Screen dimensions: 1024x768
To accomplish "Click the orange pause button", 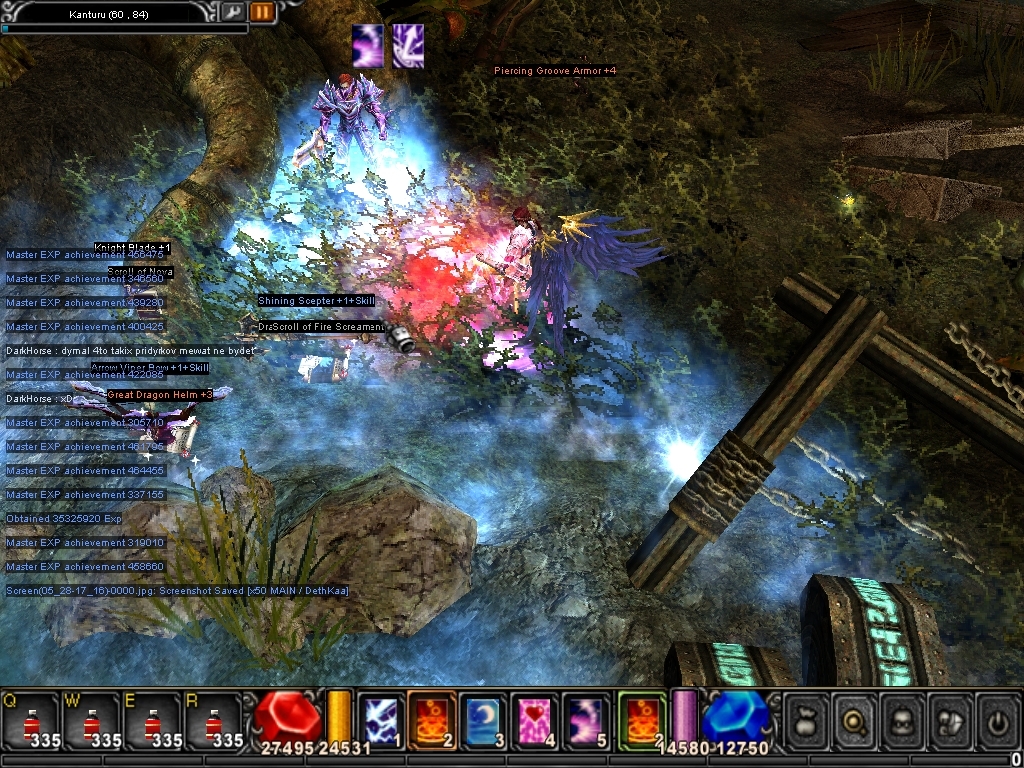I will pyautogui.click(x=262, y=12).
